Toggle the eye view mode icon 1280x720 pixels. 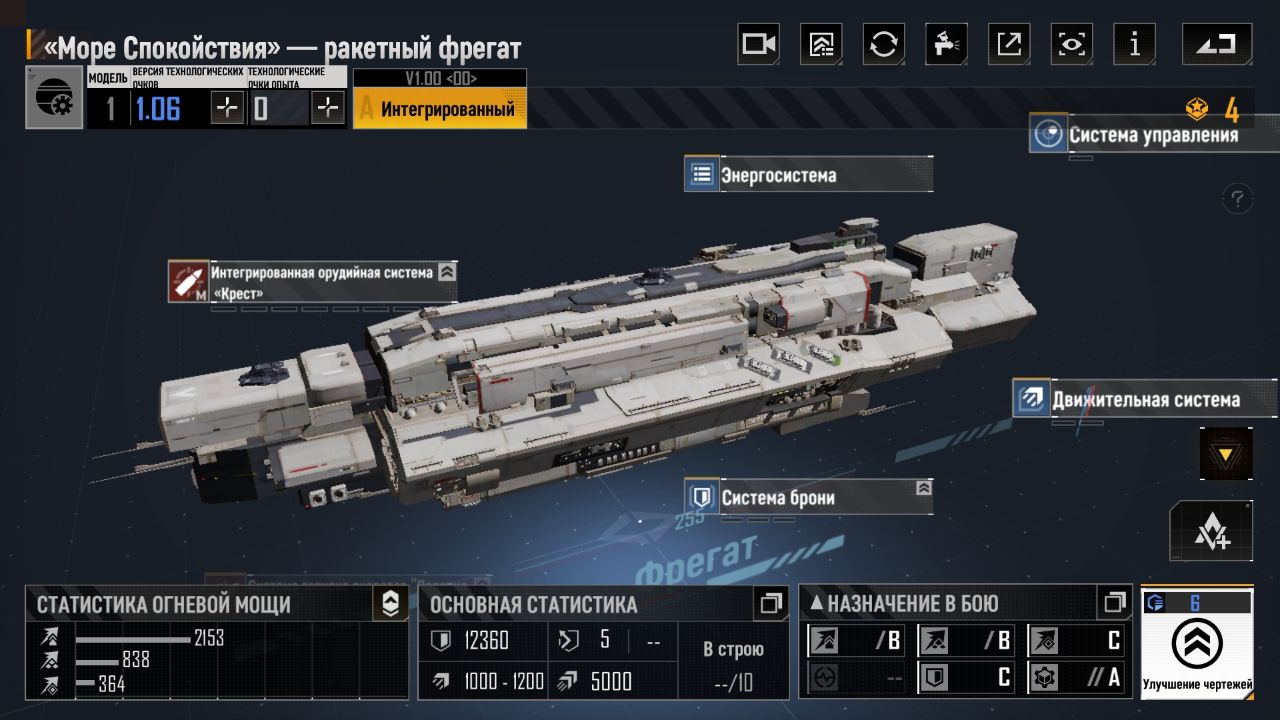coord(1072,45)
